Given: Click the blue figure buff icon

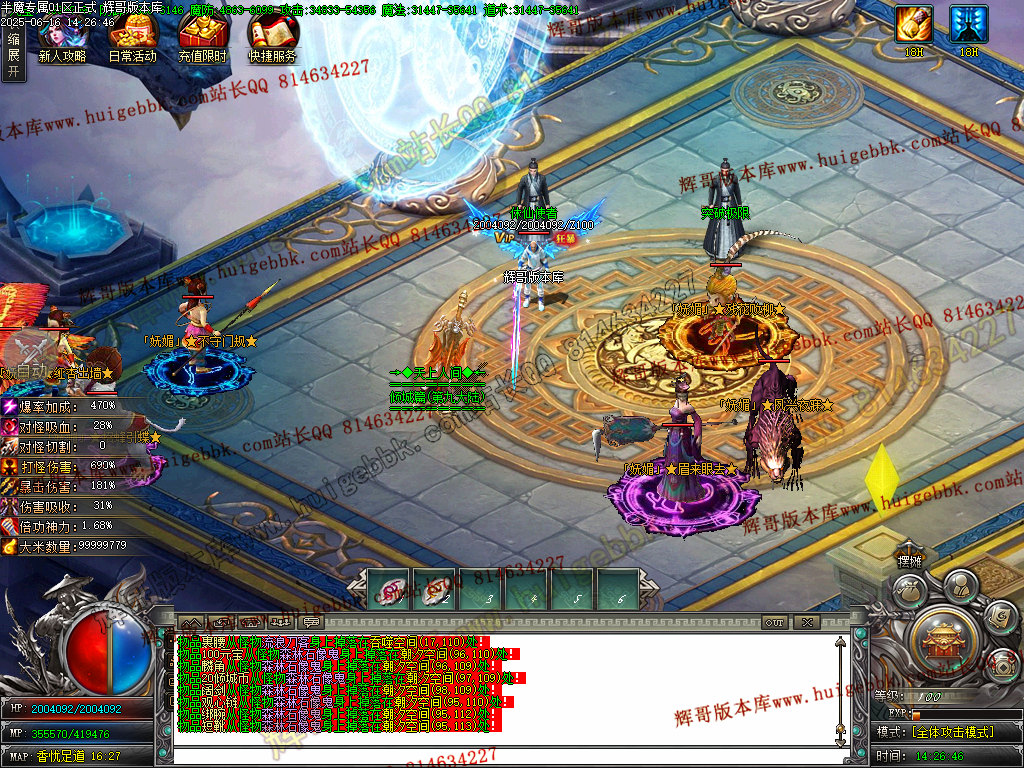Looking at the screenshot, I should click(968, 24).
